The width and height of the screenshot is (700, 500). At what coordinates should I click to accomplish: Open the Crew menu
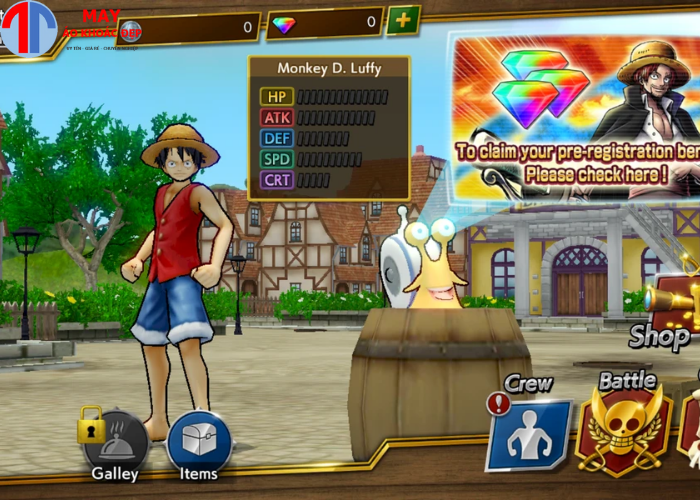point(530,433)
